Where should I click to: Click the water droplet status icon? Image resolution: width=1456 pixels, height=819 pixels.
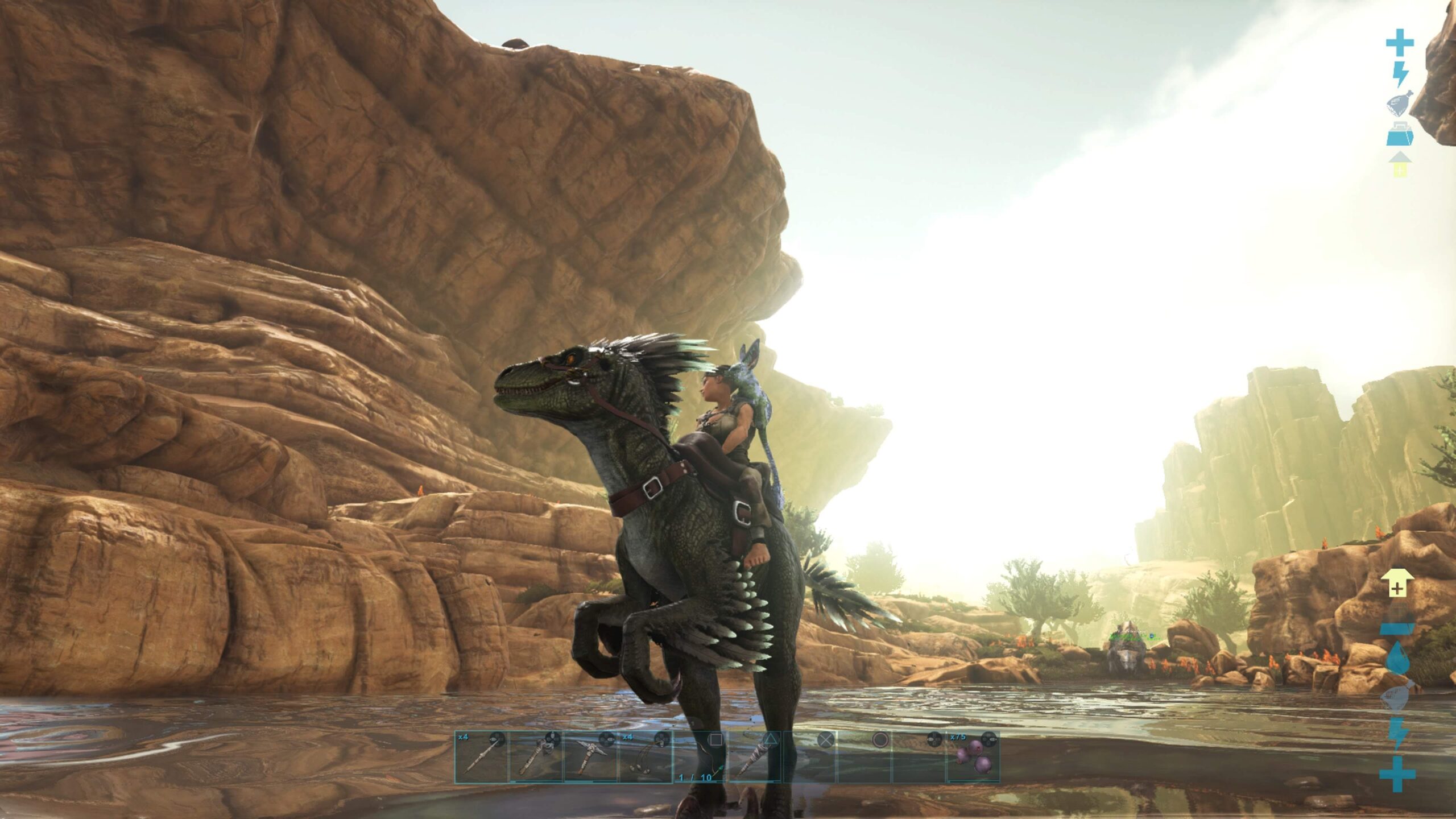tap(1397, 660)
